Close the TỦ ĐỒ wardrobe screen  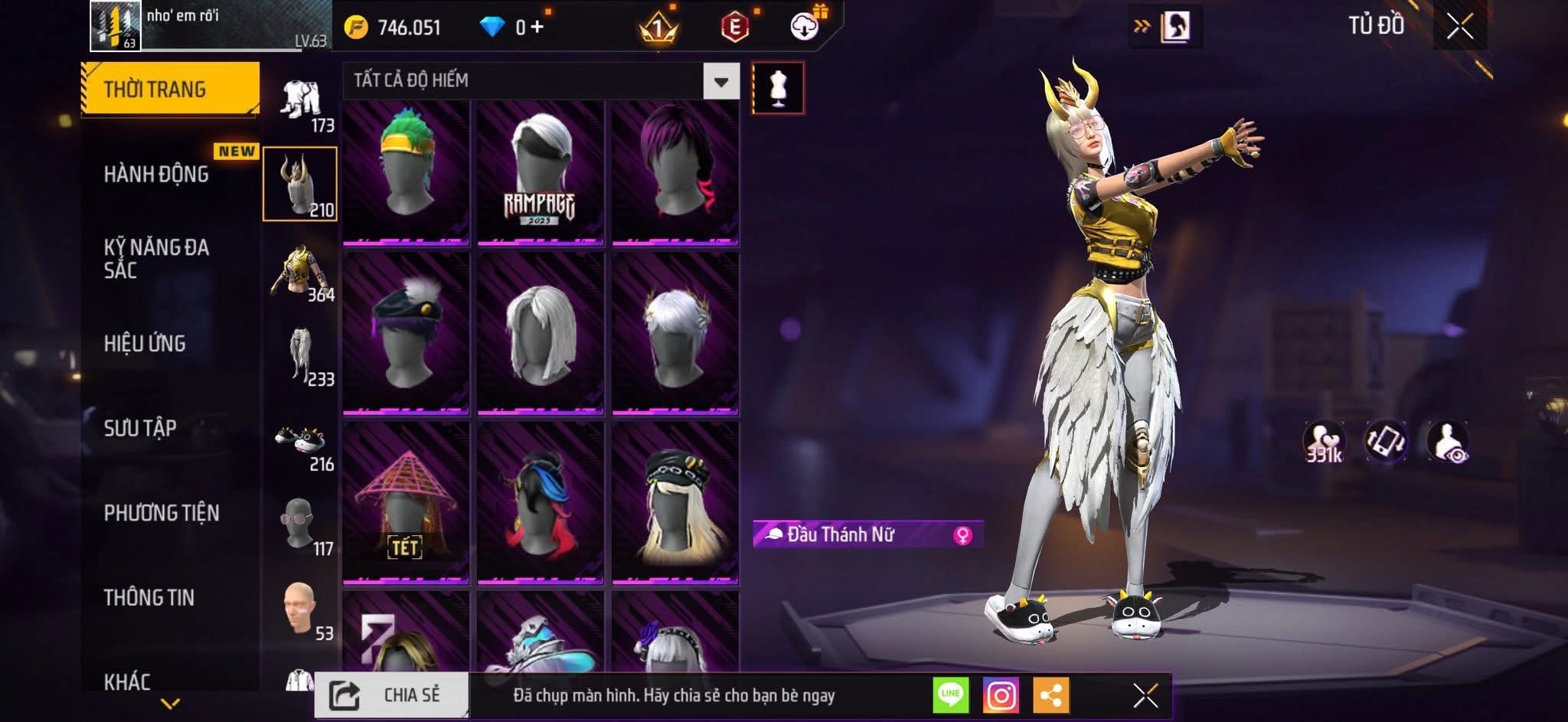click(x=1459, y=28)
